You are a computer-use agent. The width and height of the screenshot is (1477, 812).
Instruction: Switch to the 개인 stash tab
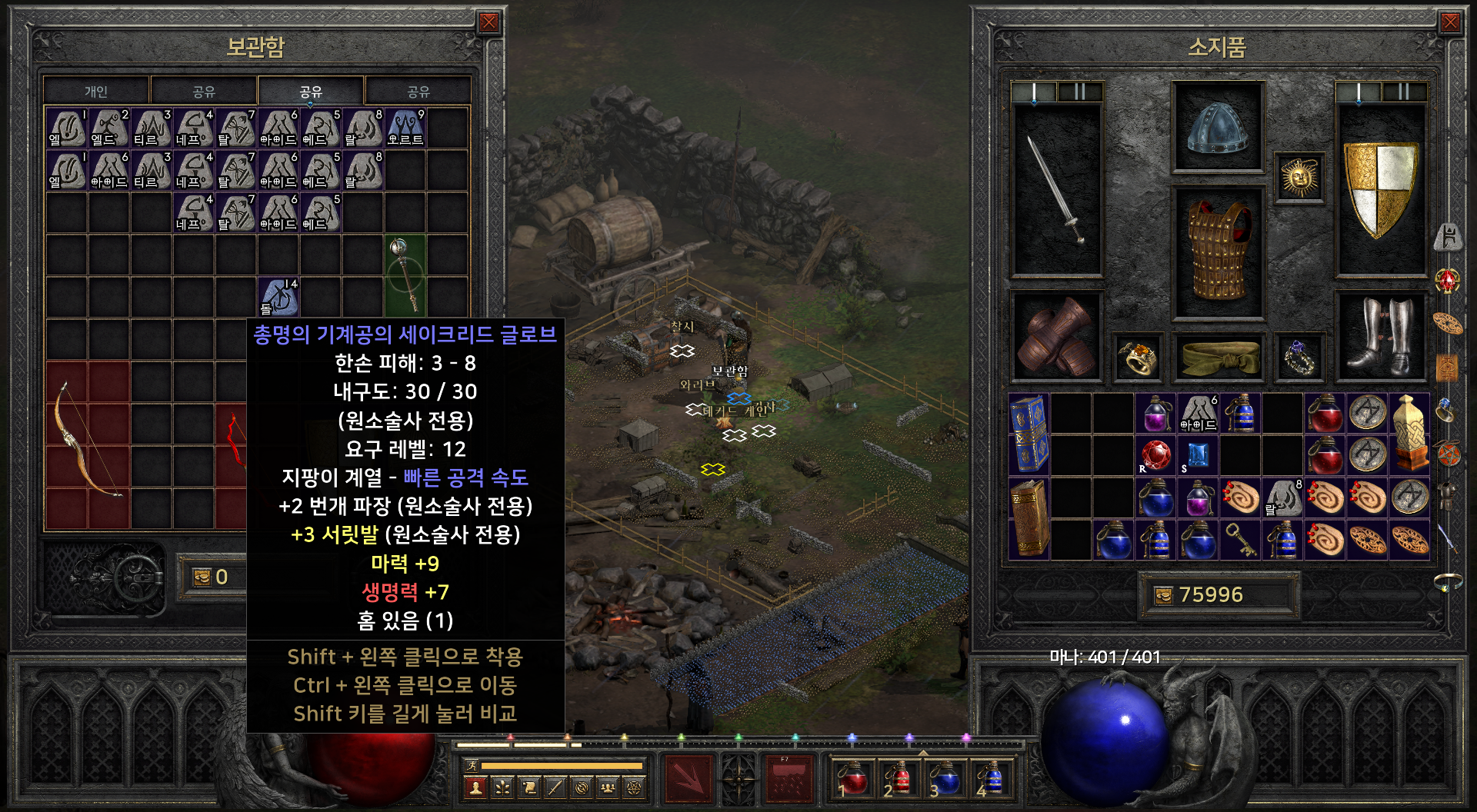pyautogui.click(x=96, y=92)
